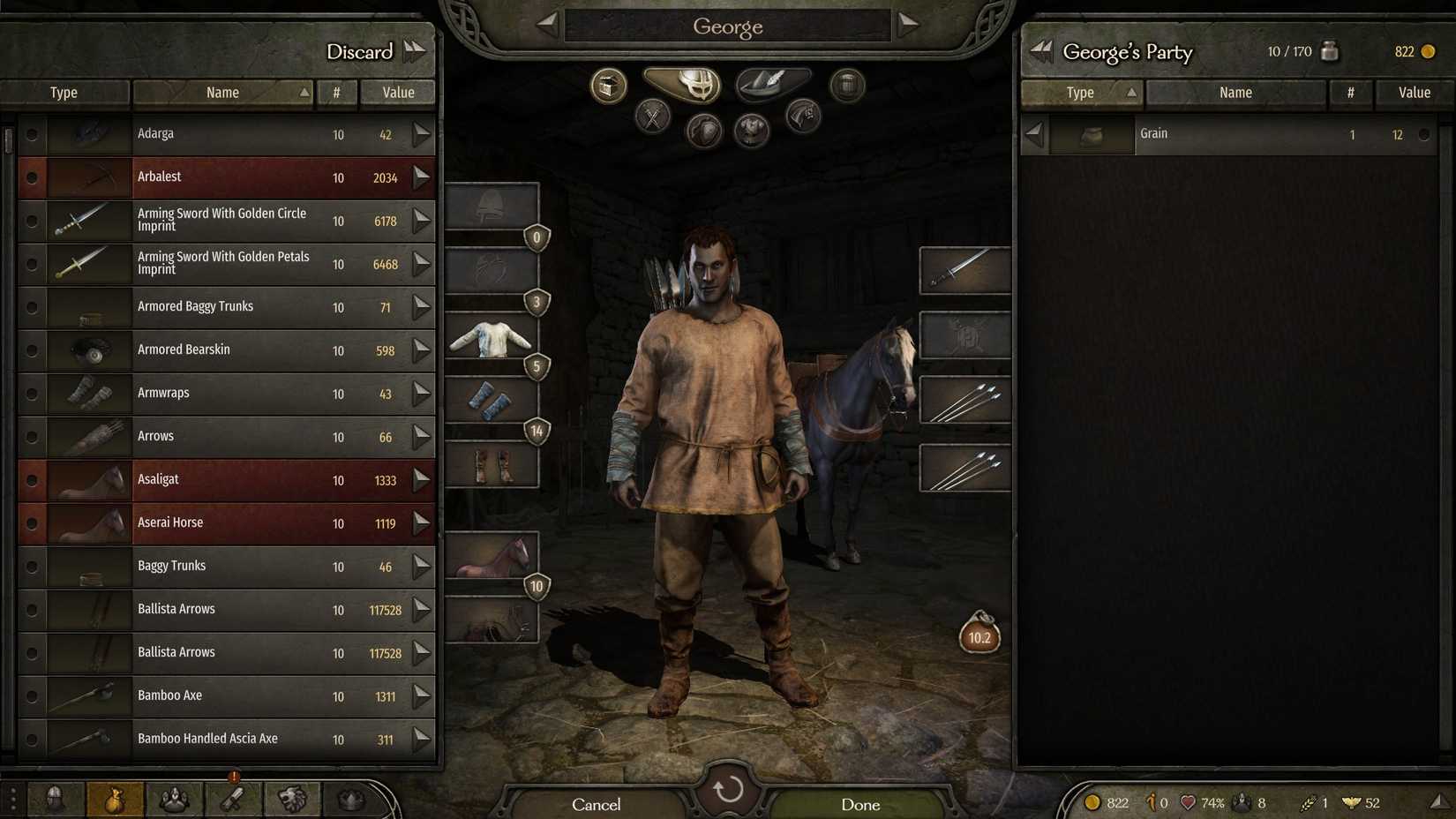Sort George's Party items by Type
The width and height of the screenshot is (1456, 819).
[x=1080, y=92]
